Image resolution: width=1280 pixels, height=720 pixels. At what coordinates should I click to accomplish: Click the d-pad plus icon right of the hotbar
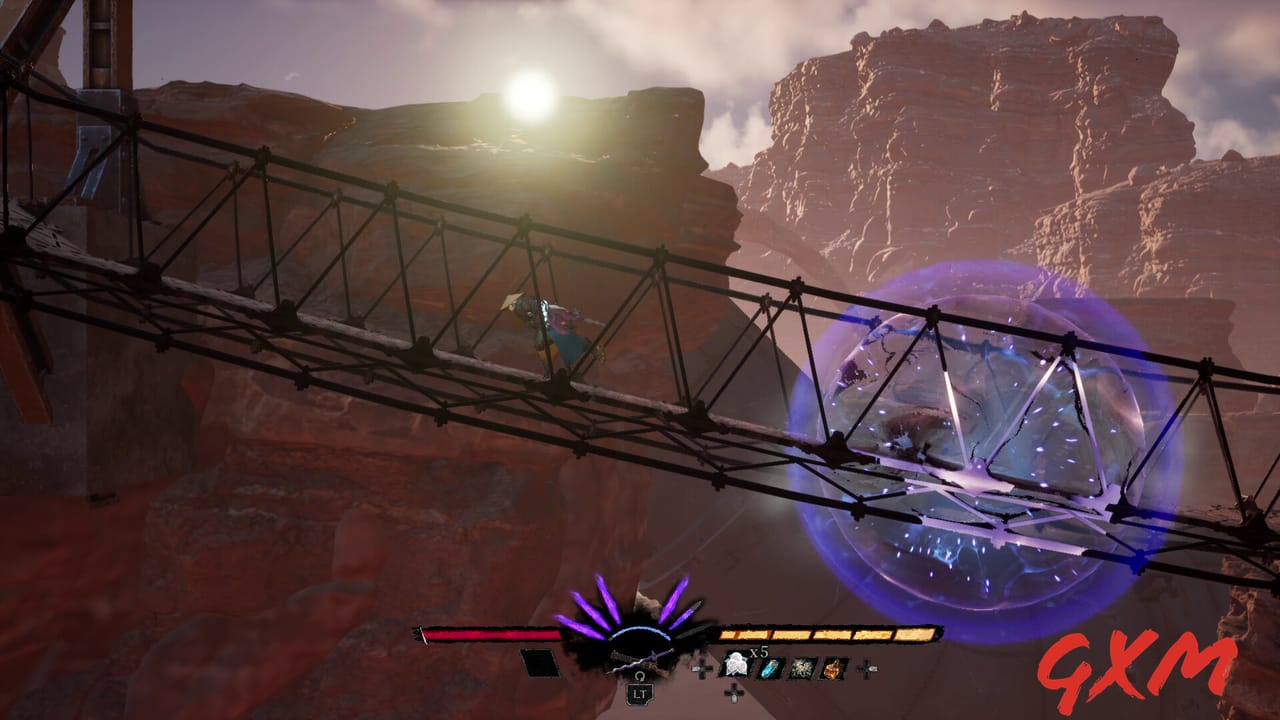click(x=868, y=668)
